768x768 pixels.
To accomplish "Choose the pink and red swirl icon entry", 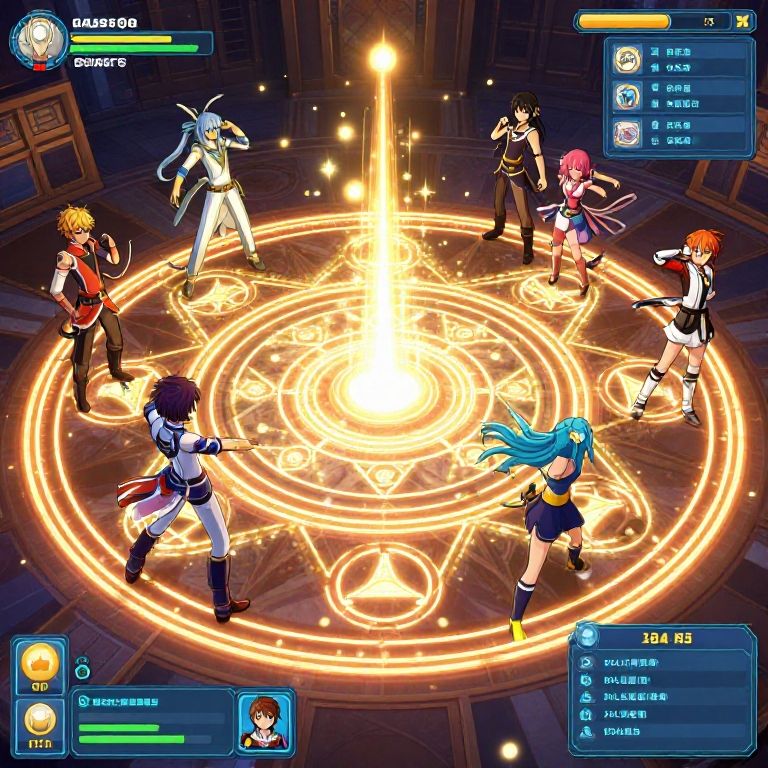I will pos(628,132).
